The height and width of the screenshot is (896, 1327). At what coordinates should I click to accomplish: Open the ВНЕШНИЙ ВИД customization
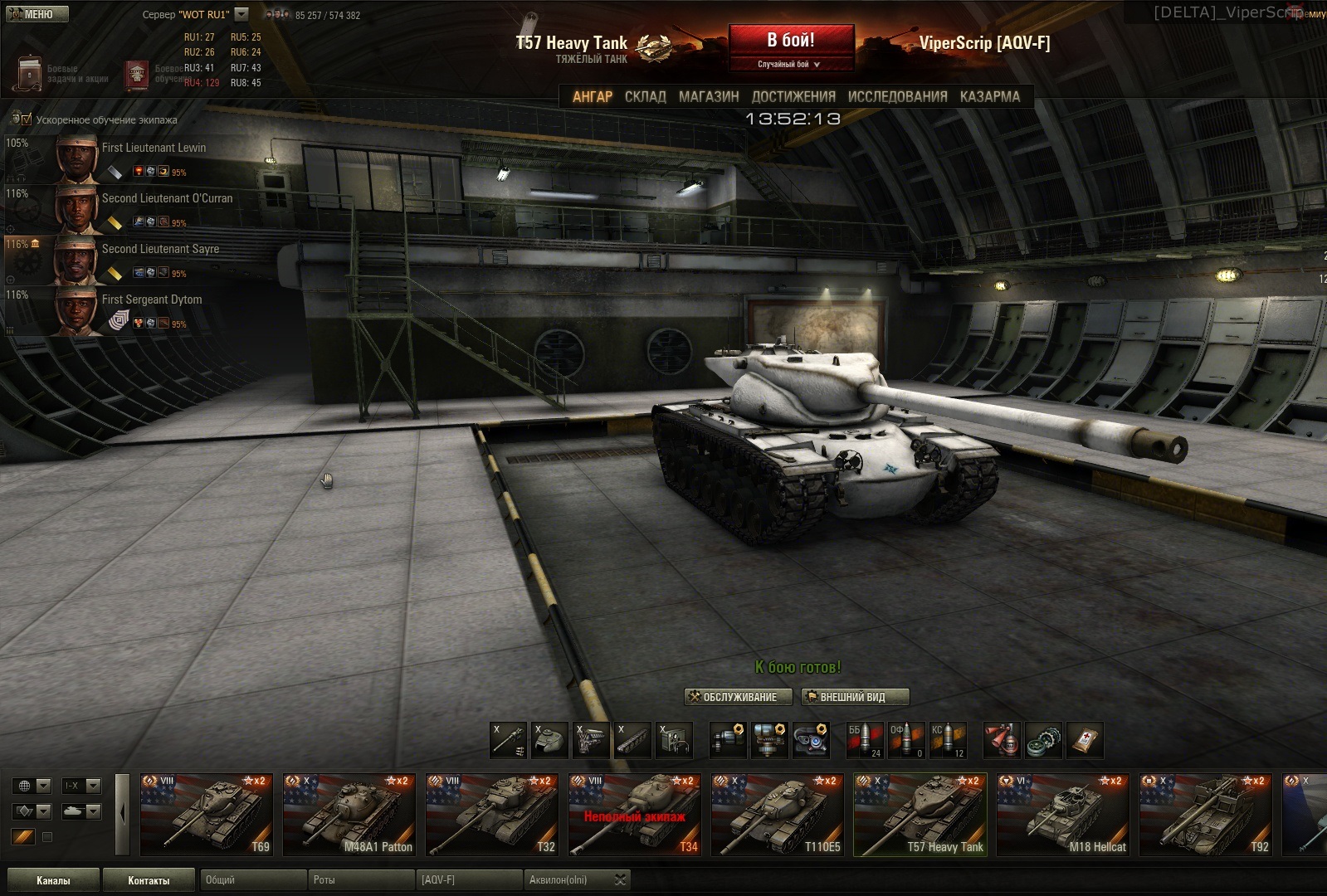click(855, 697)
